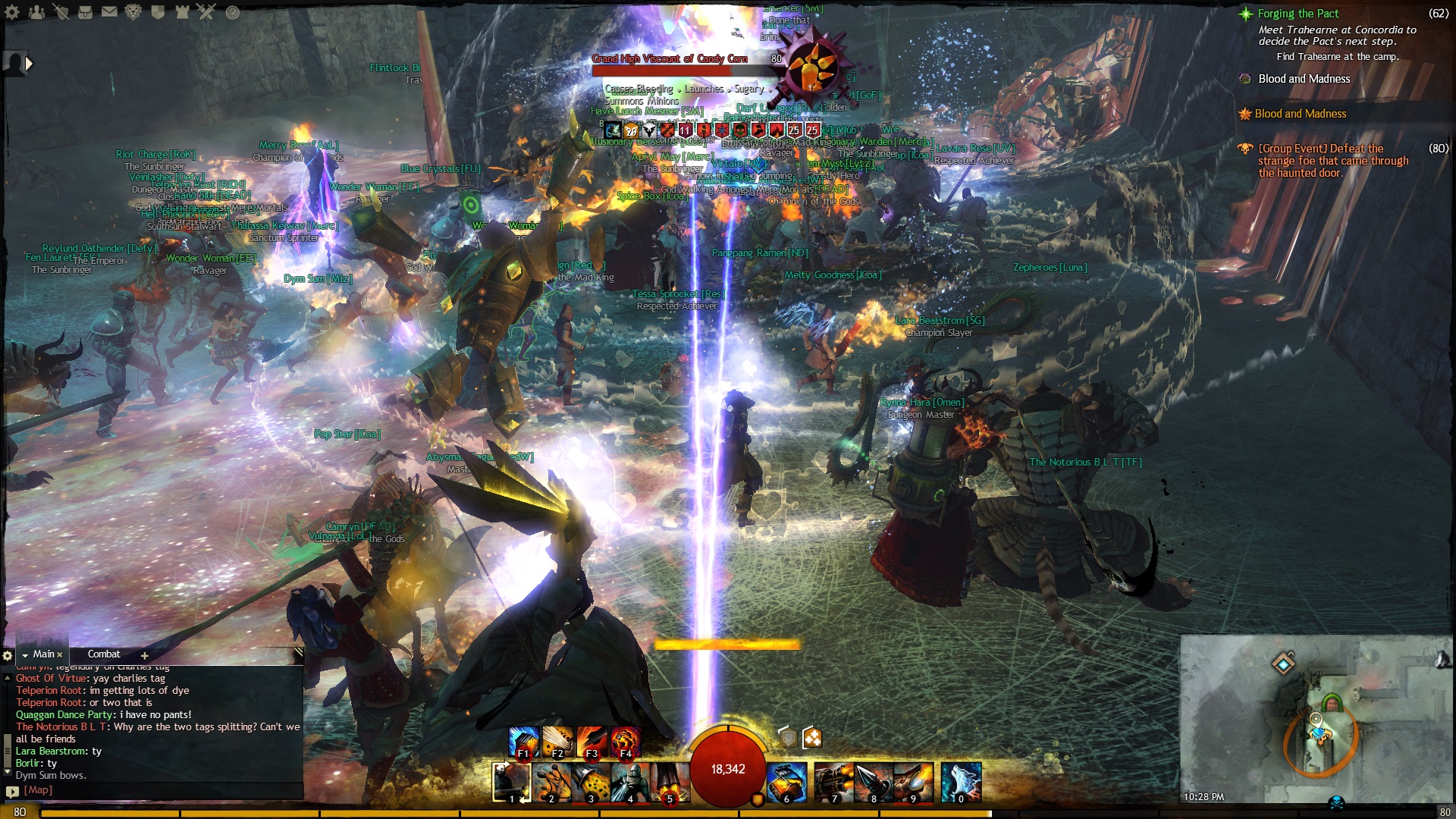Image resolution: width=1456 pixels, height=819 pixels.
Task: Open the contacts and friends panel
Action: click(x=36, y=12)
